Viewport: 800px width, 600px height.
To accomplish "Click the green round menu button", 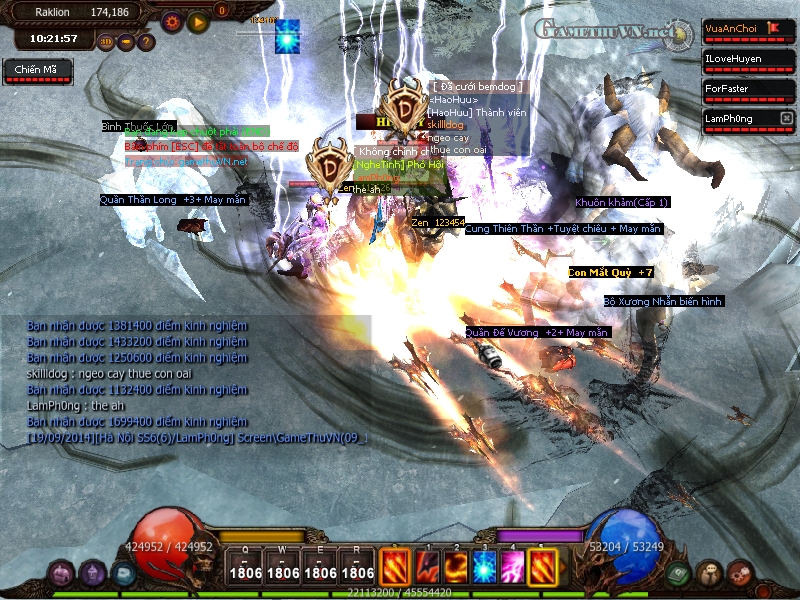I will point(678,573).
